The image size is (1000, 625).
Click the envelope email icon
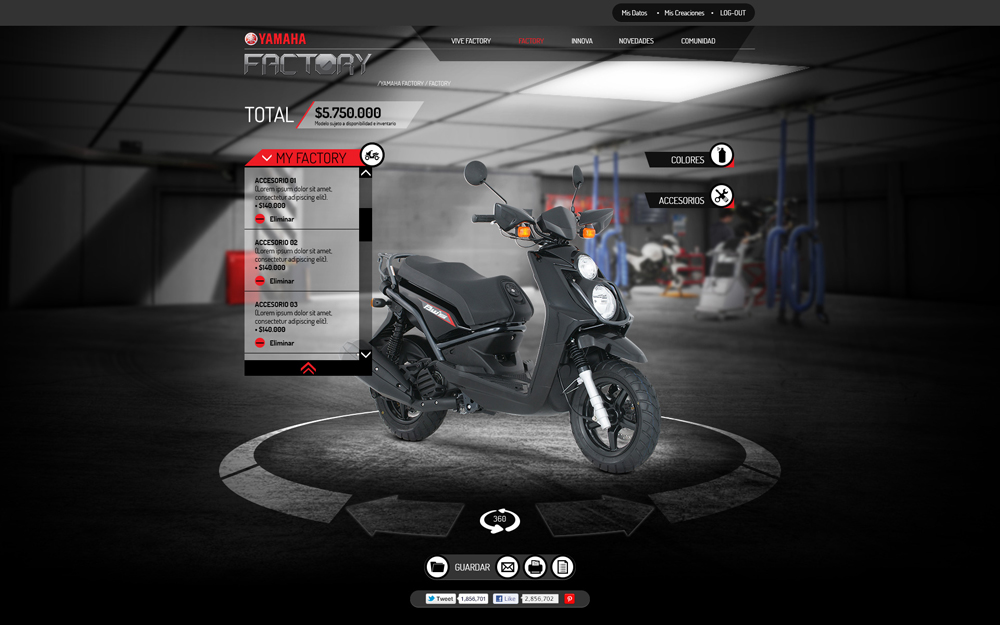[508, 568]
